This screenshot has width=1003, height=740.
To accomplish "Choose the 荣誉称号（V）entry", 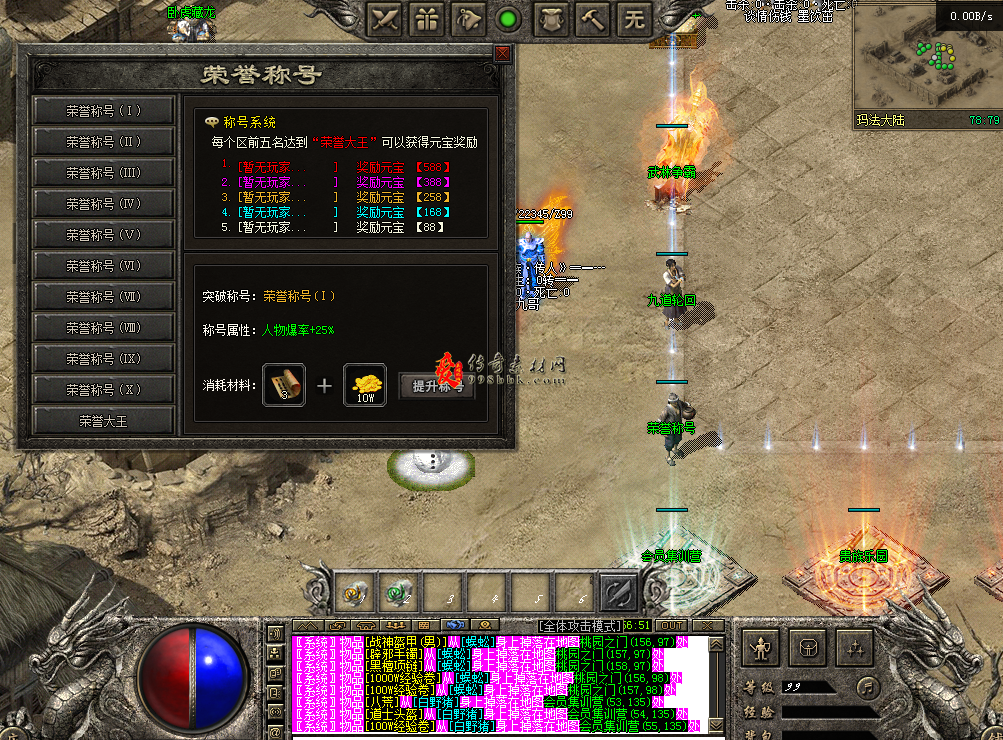I will point(104,235).
